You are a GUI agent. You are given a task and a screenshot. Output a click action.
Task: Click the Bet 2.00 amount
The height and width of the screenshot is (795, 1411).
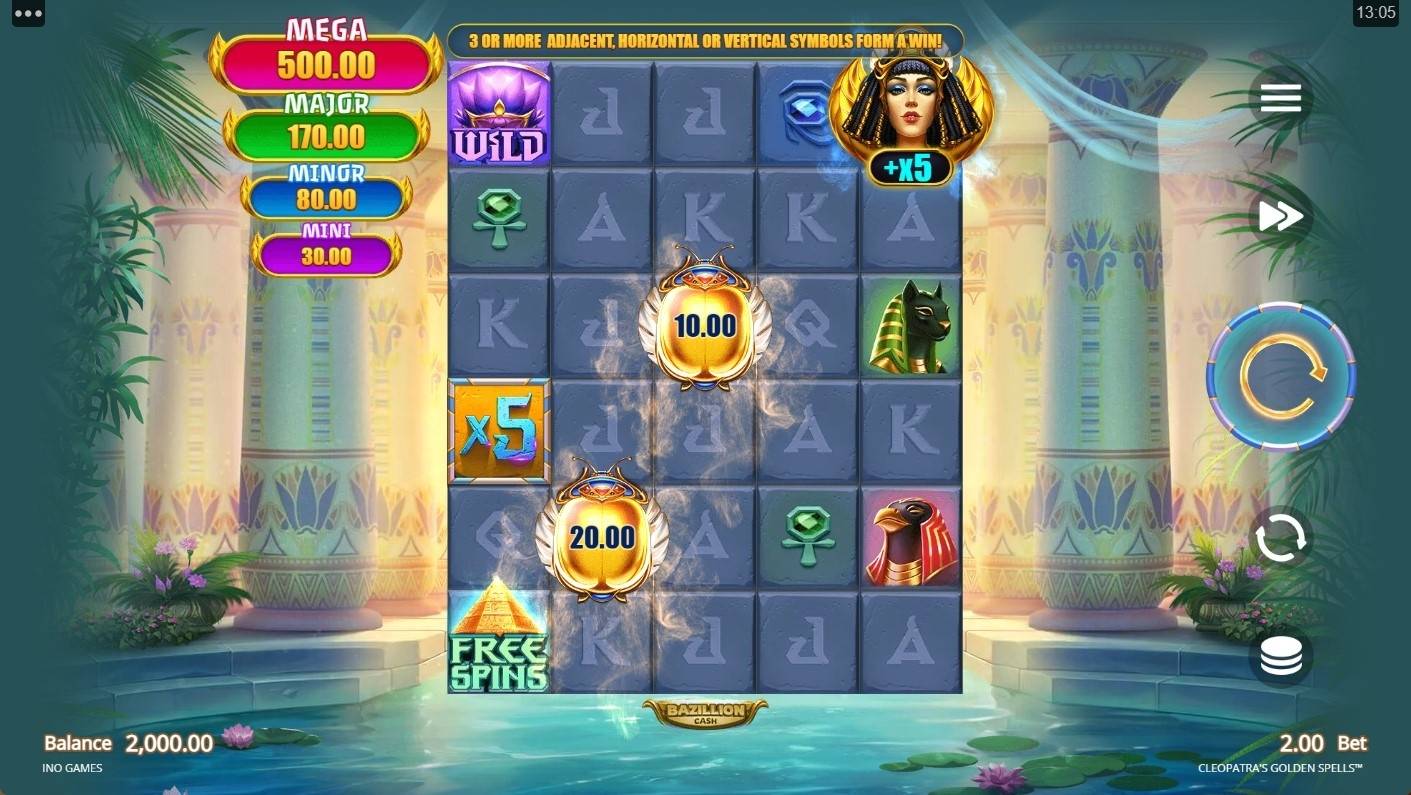(1306, 743)
